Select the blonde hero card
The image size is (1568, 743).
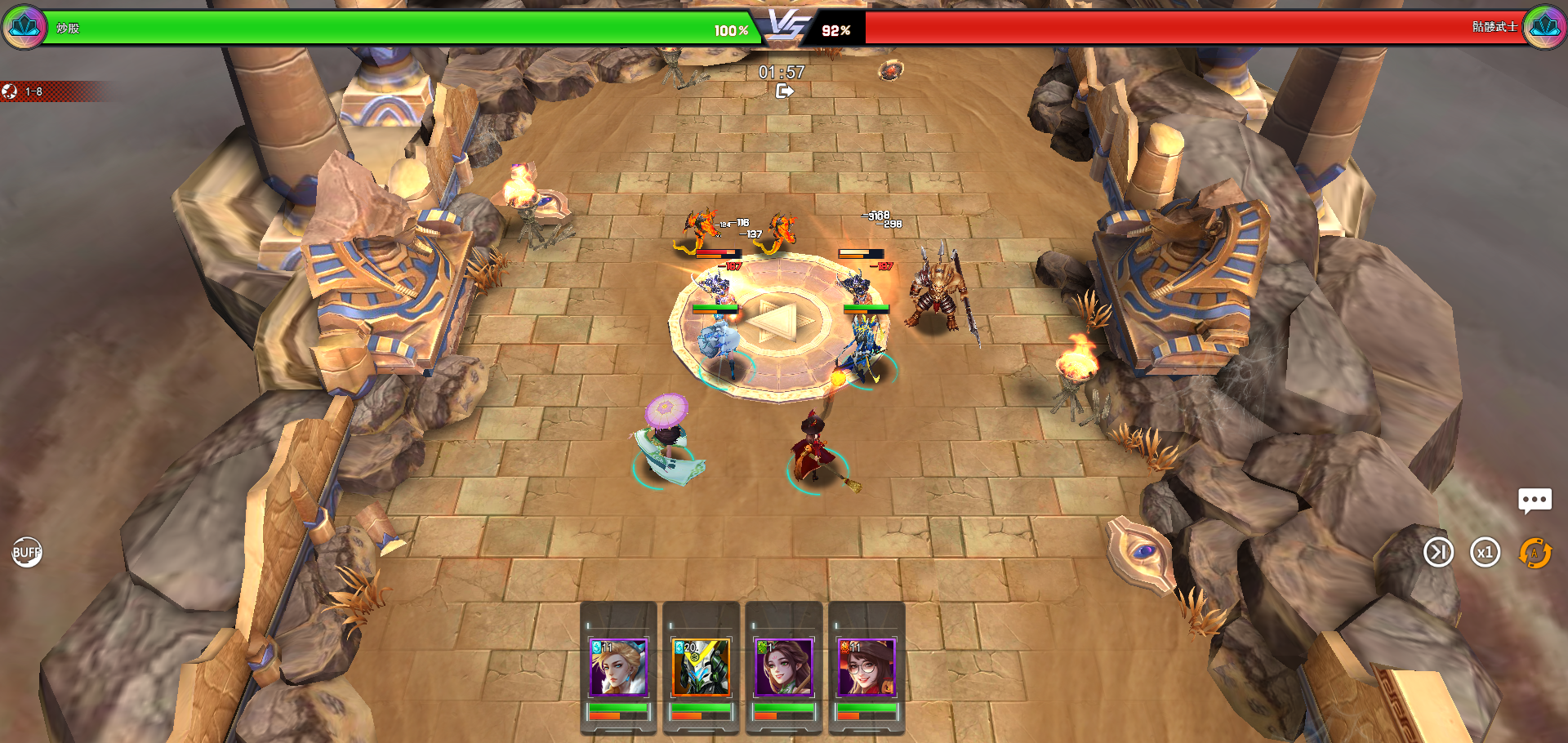[618, 668]
